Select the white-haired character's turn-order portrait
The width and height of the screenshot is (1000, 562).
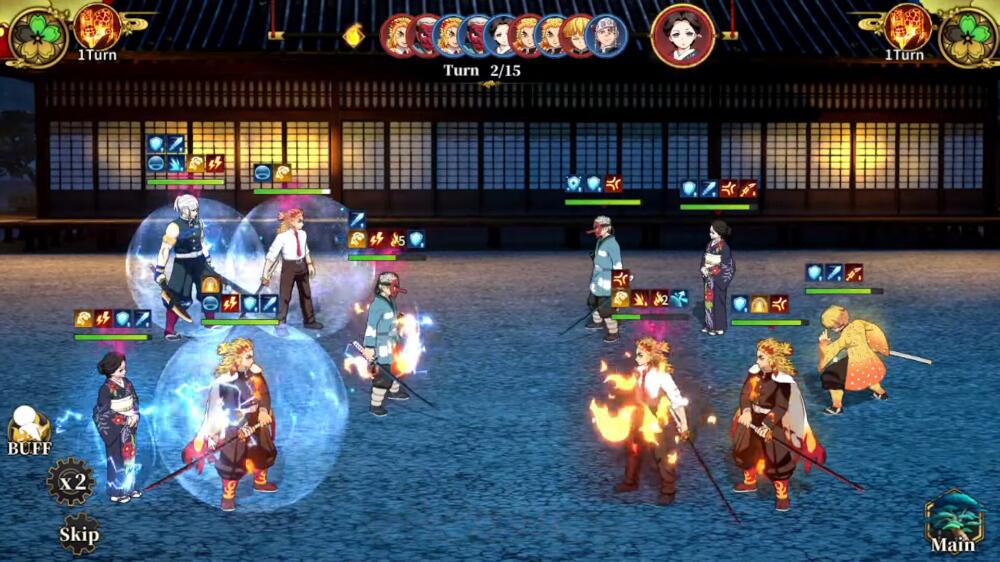coord(606,36)
